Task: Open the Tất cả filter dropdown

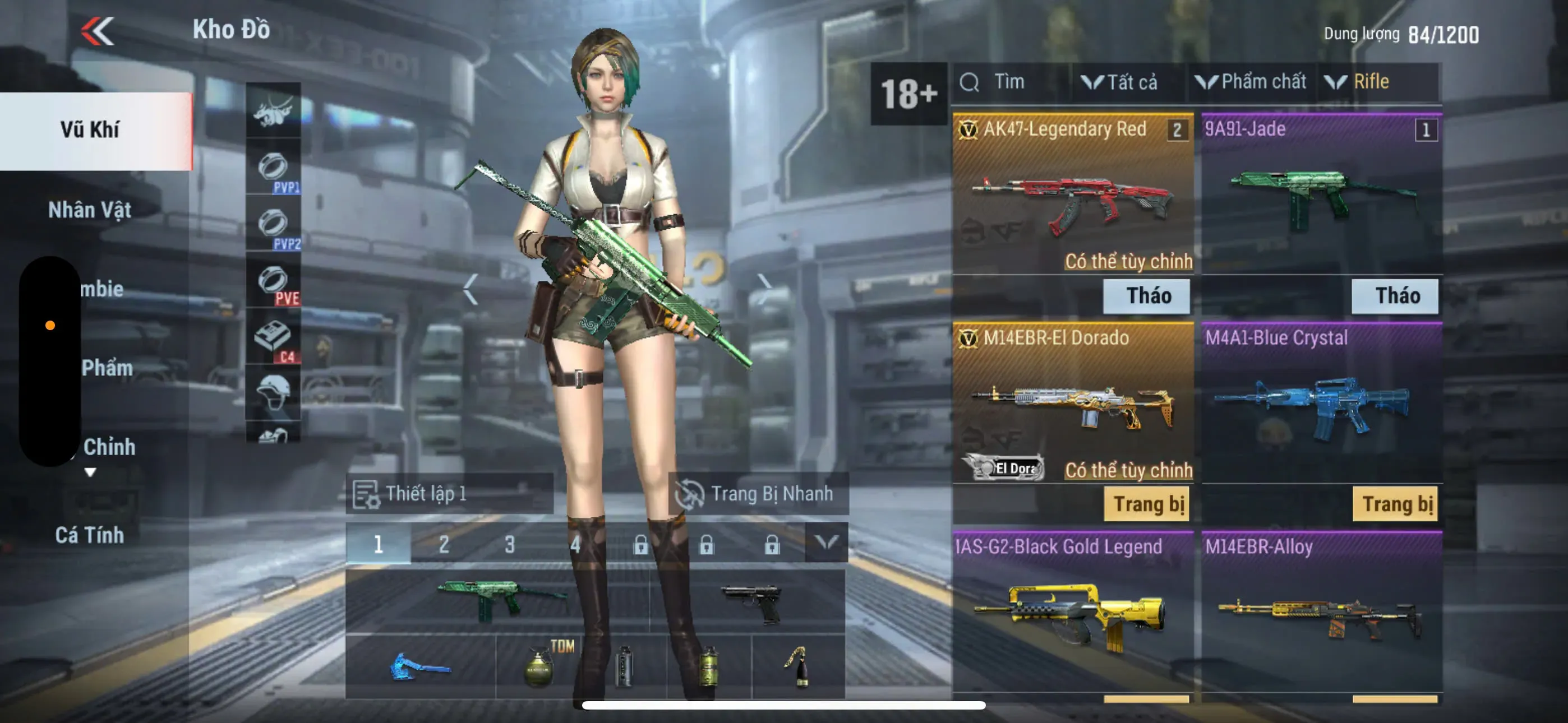Action: [1120, 82]
